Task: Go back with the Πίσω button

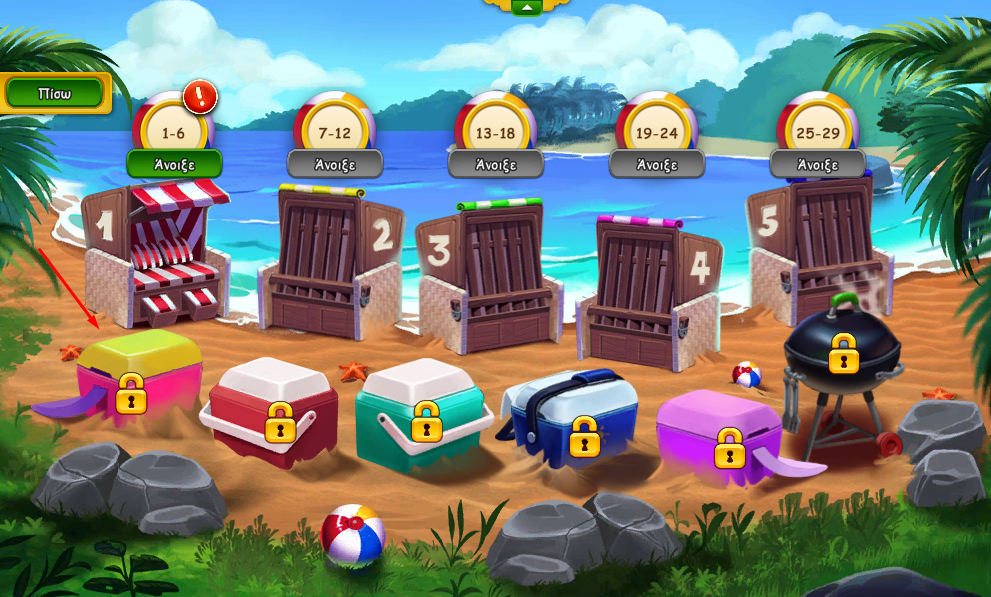Action: click(x=54, y=94)
